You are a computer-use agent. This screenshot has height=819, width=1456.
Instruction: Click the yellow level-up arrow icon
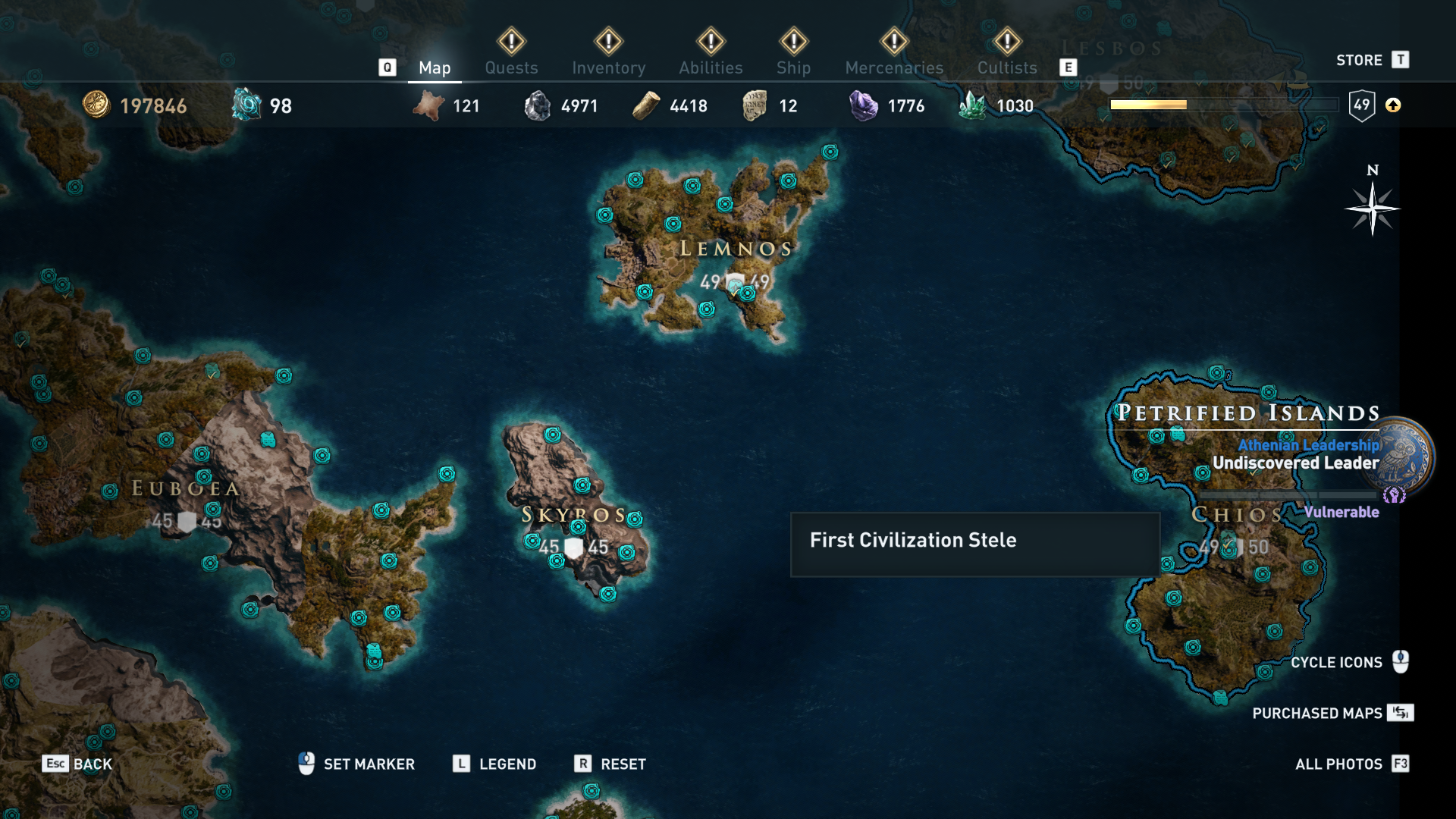[1393, 105]
